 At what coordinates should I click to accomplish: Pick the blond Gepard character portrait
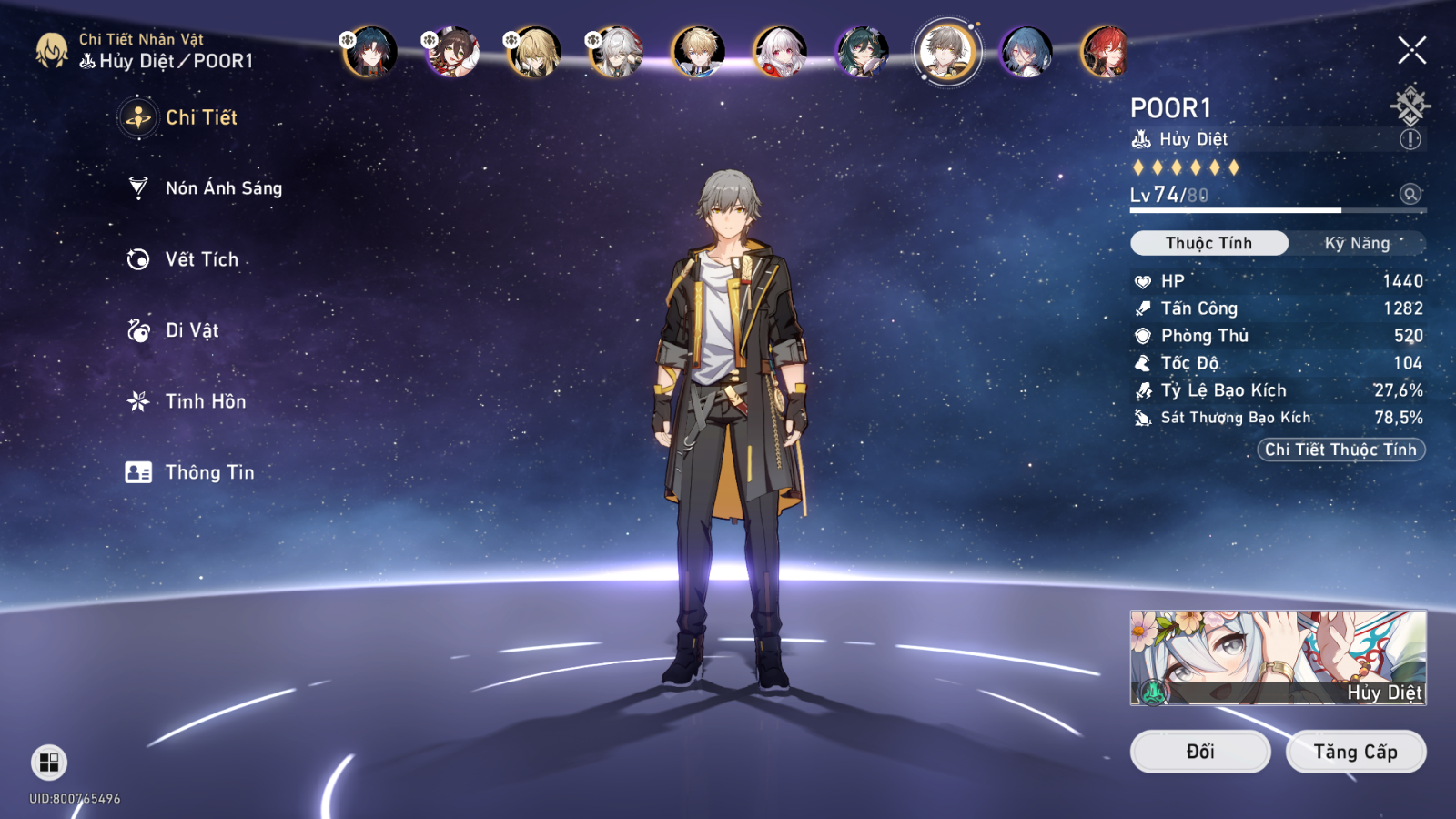(698, 51)
